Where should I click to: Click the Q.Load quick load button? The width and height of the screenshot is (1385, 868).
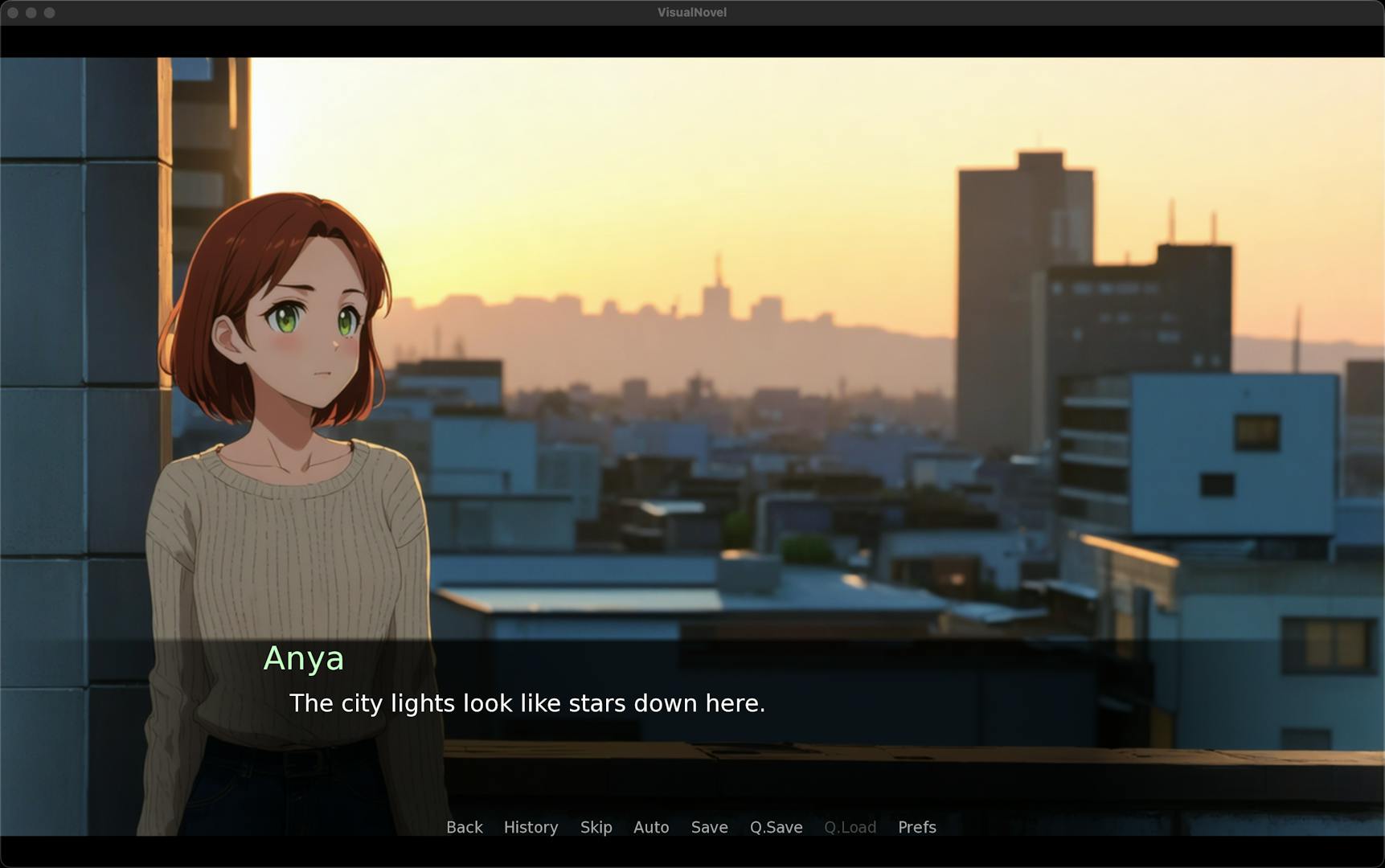point(850,827)
